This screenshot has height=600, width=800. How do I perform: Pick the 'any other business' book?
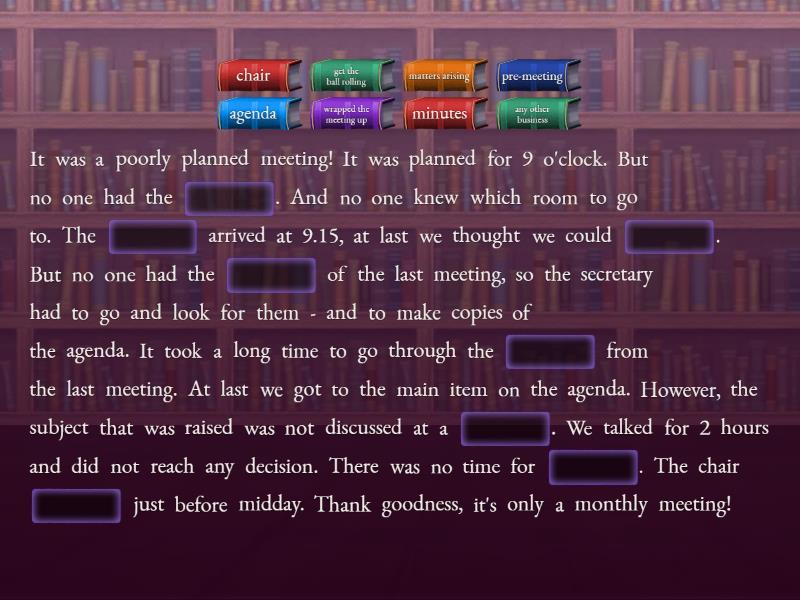[x=534, y=114]
